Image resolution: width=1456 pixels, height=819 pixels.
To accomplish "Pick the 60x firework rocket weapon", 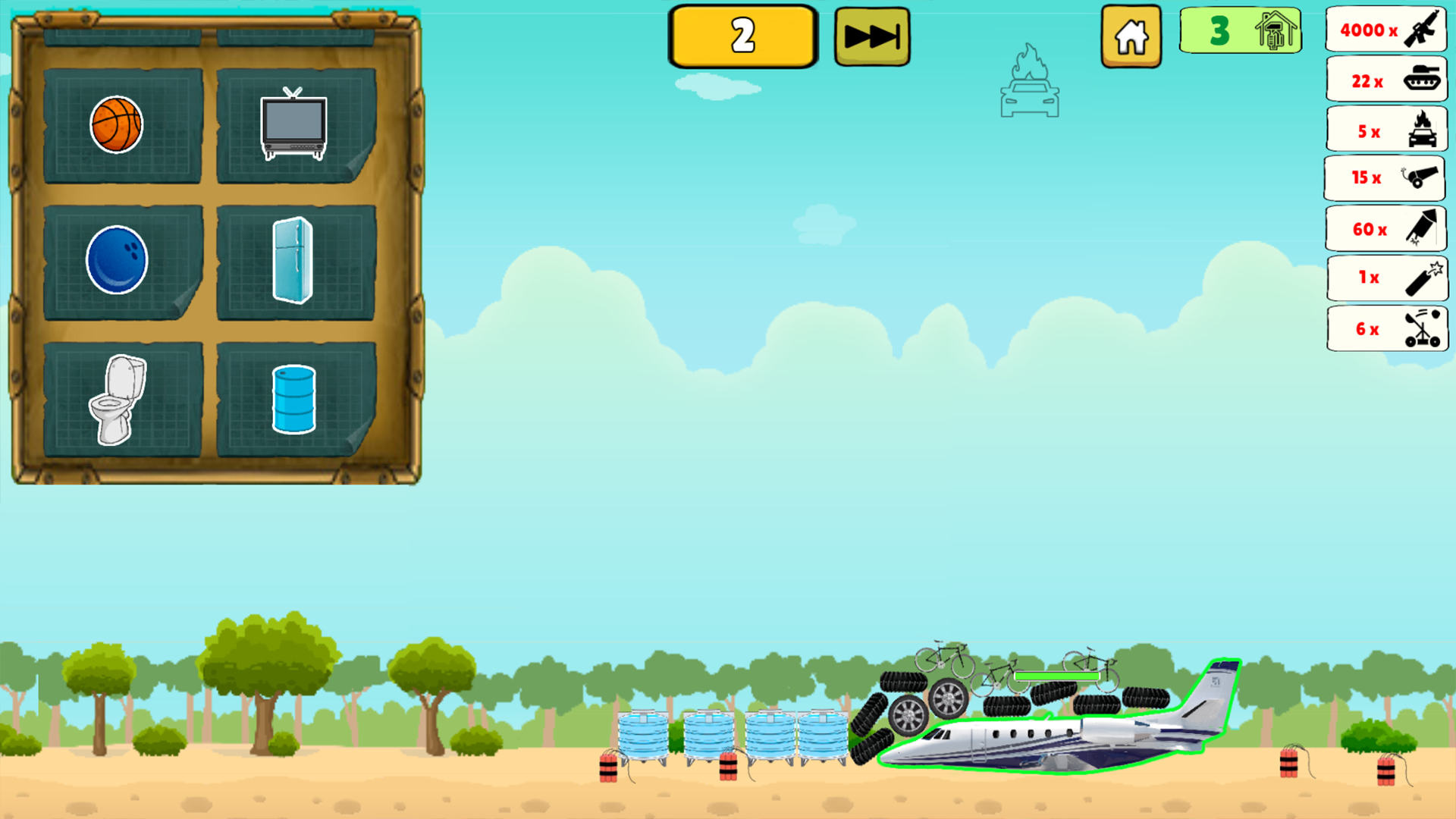I will tap(1385, 227).
